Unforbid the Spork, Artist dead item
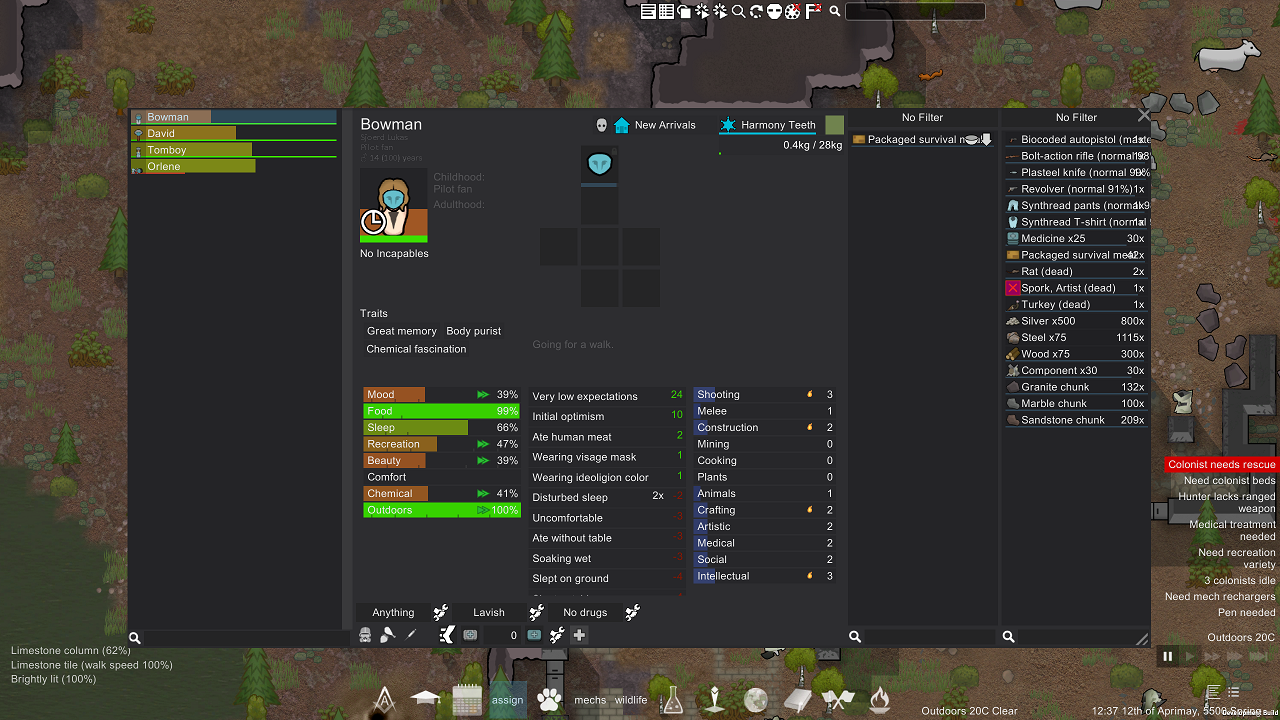1280x720 pixels. (1011, 287)
